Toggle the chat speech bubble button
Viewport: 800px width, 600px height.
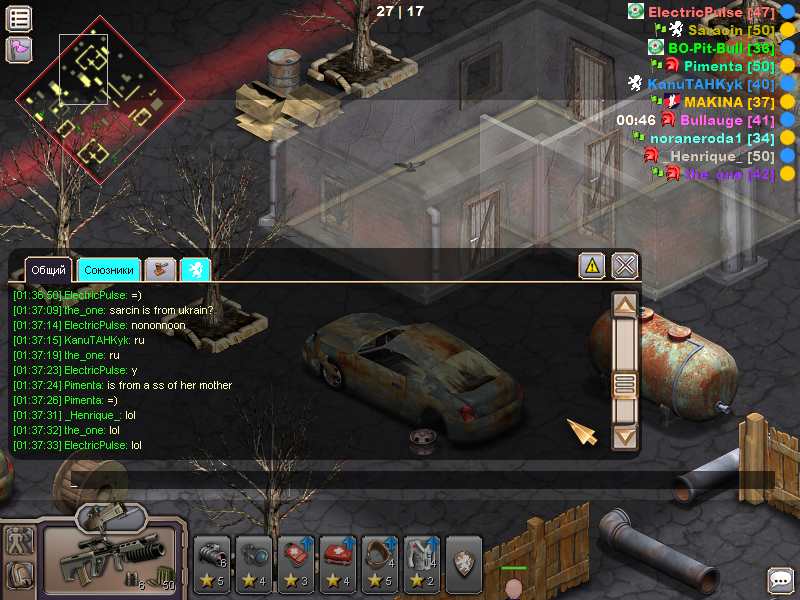click(780, 580)
